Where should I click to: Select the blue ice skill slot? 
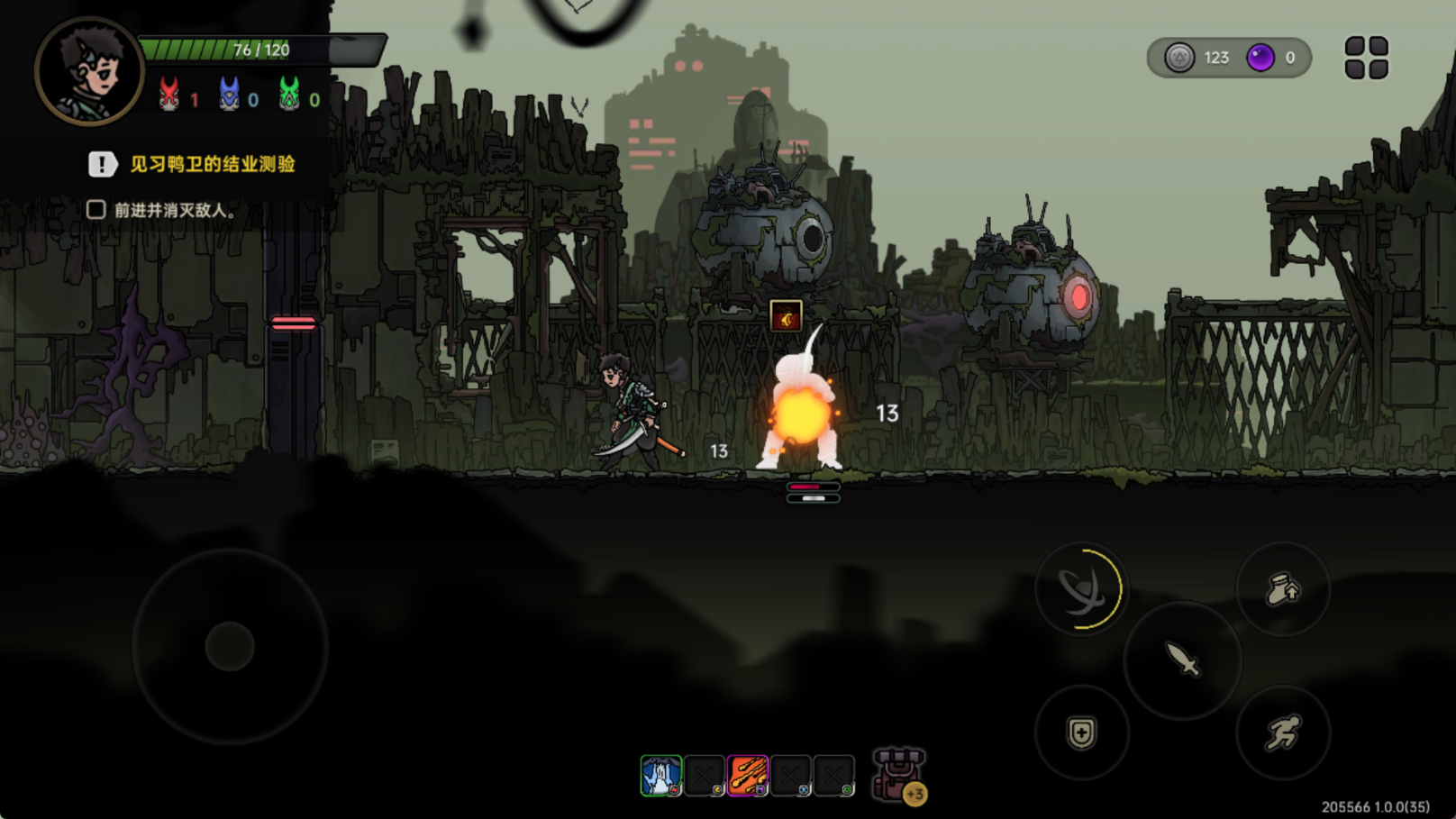tap(661, 776)
